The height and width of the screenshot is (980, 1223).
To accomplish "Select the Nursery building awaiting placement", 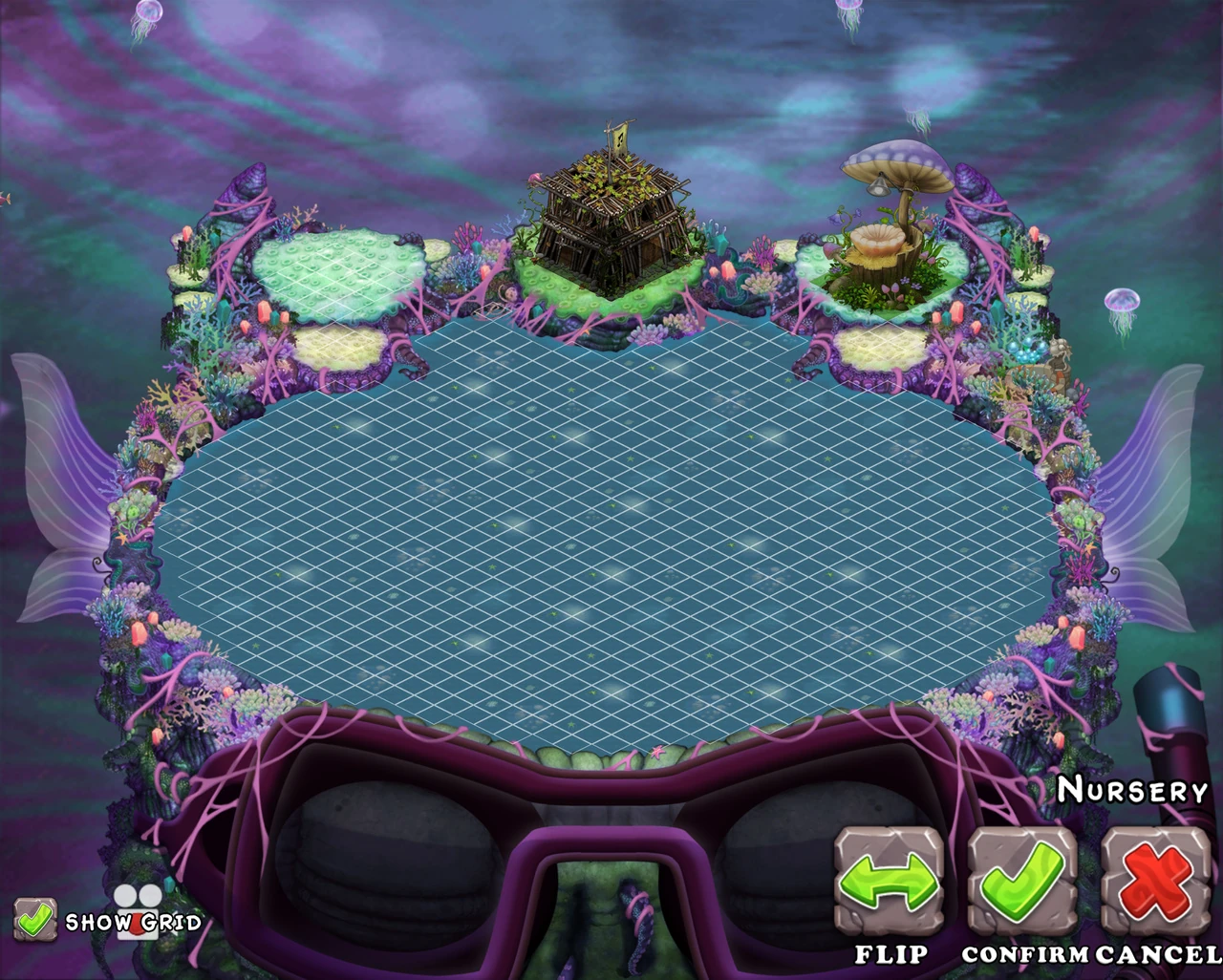I will 609,229.
